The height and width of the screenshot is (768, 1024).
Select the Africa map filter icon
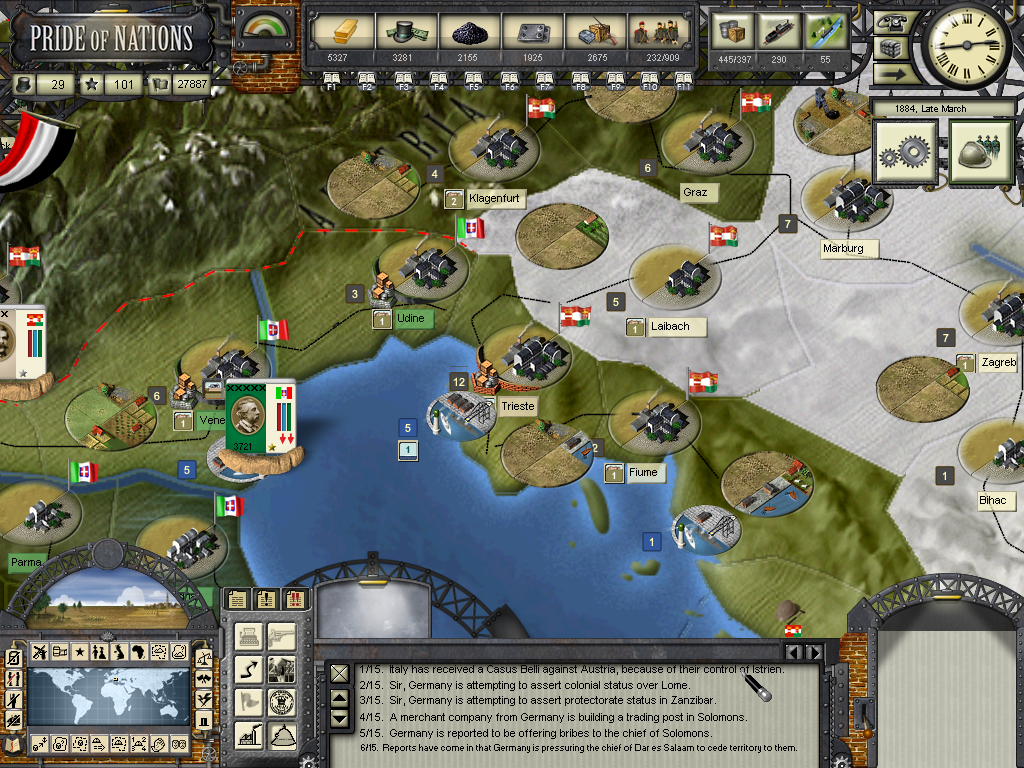tap(138, 653)
